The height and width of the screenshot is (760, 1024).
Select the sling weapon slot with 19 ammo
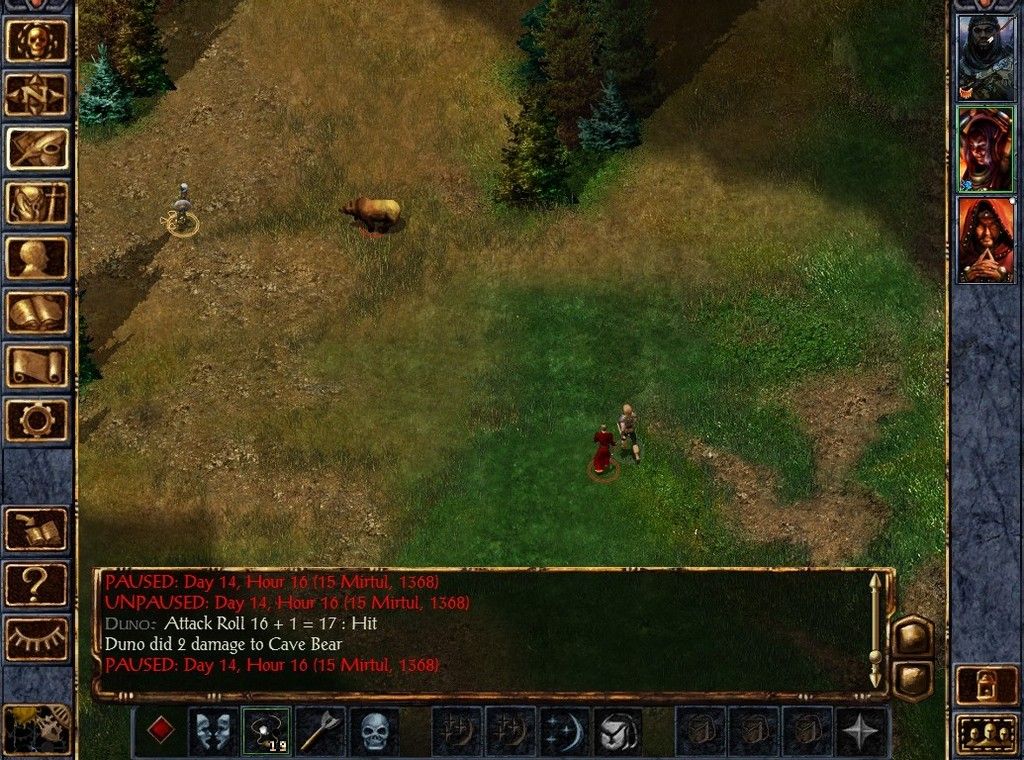266,731
